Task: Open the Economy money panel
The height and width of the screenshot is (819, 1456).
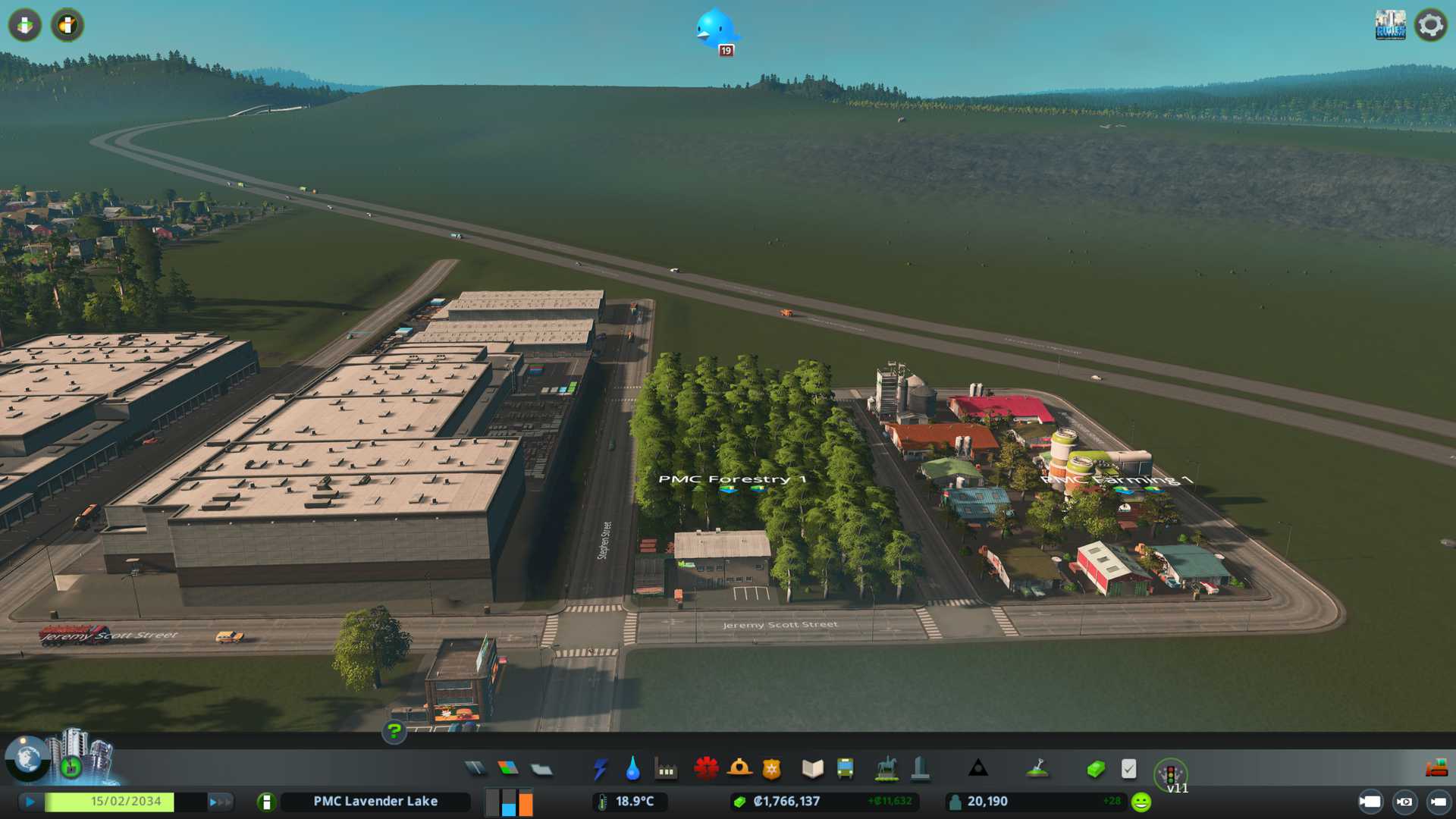Action: point(1095,769)
